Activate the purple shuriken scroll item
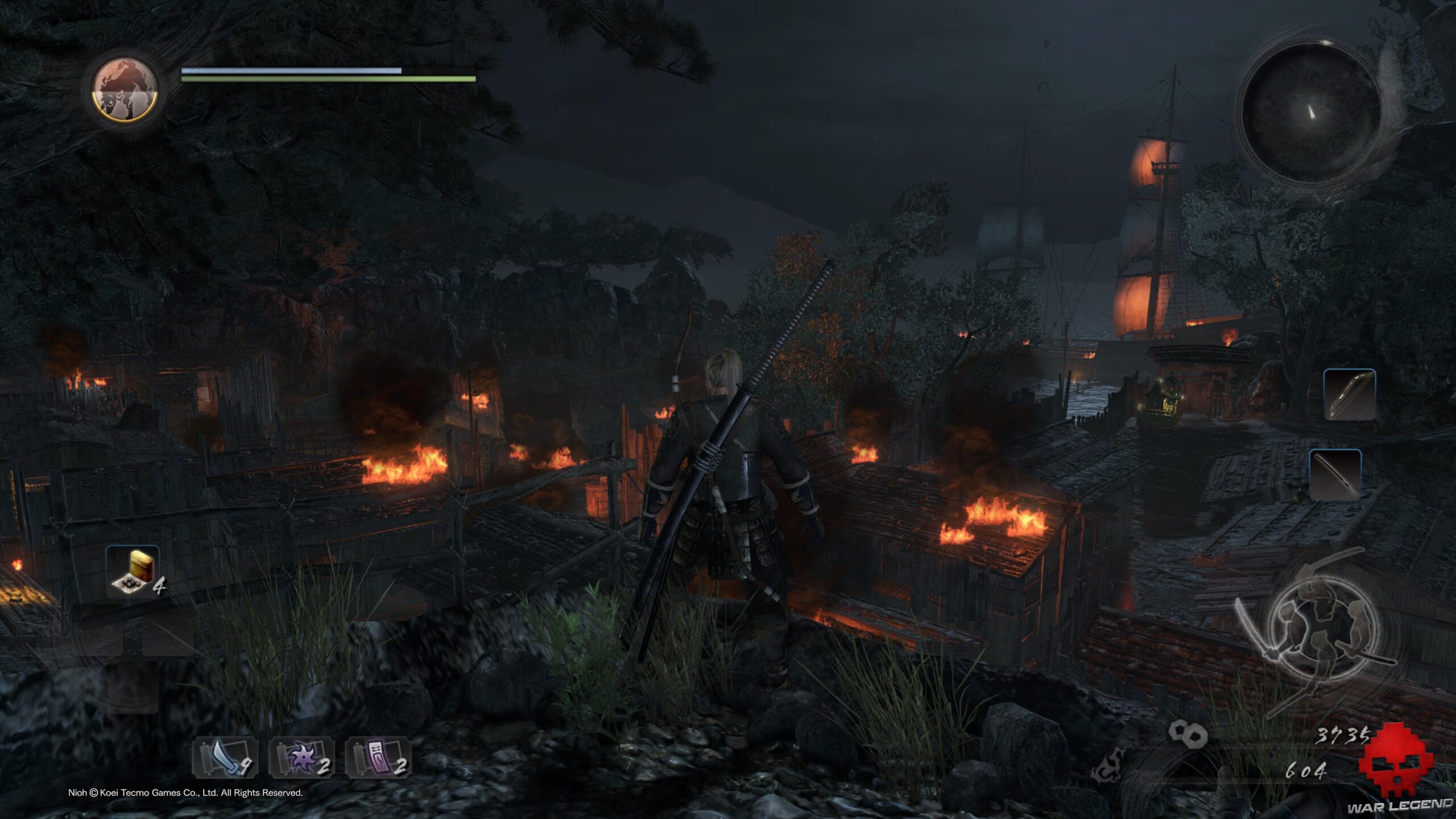This screenshot has width=1456, height=819. point(302,758)
